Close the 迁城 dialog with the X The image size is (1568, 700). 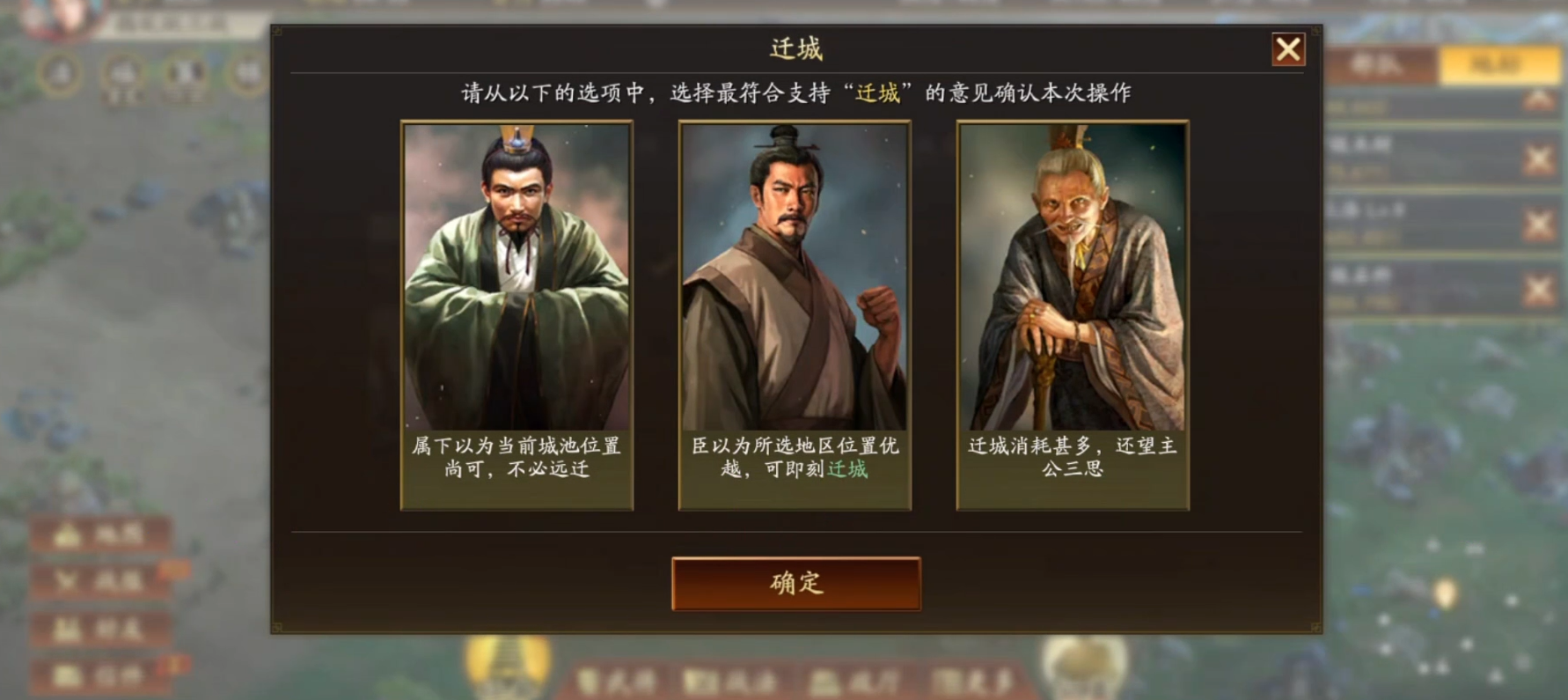1288,51
